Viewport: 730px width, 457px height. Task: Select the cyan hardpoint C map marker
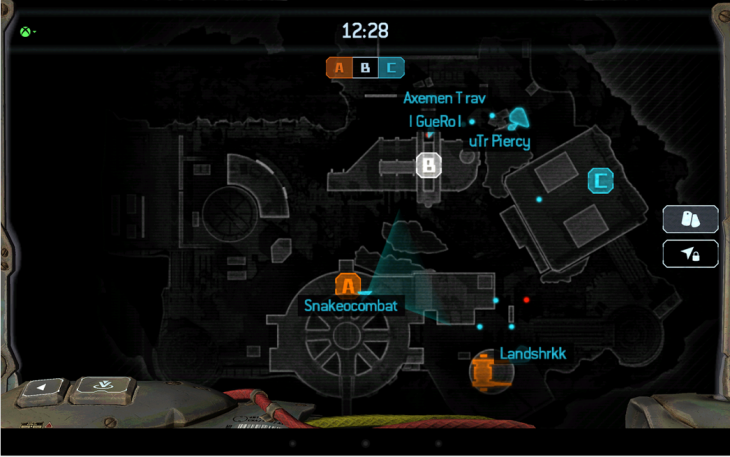click(x=600, y=181)
